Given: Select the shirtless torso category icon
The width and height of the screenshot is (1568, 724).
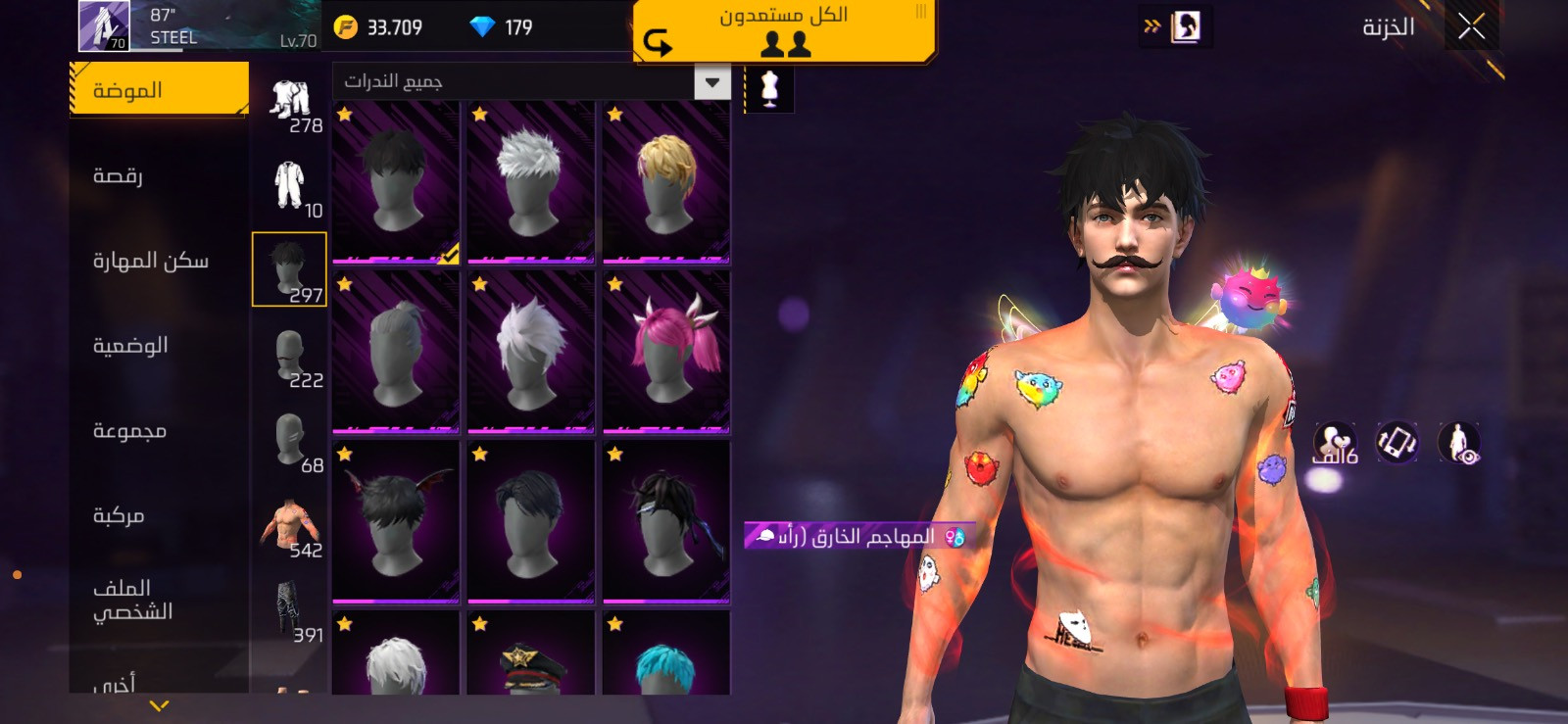Looking at the screenshot, I should tap(290, 526).
